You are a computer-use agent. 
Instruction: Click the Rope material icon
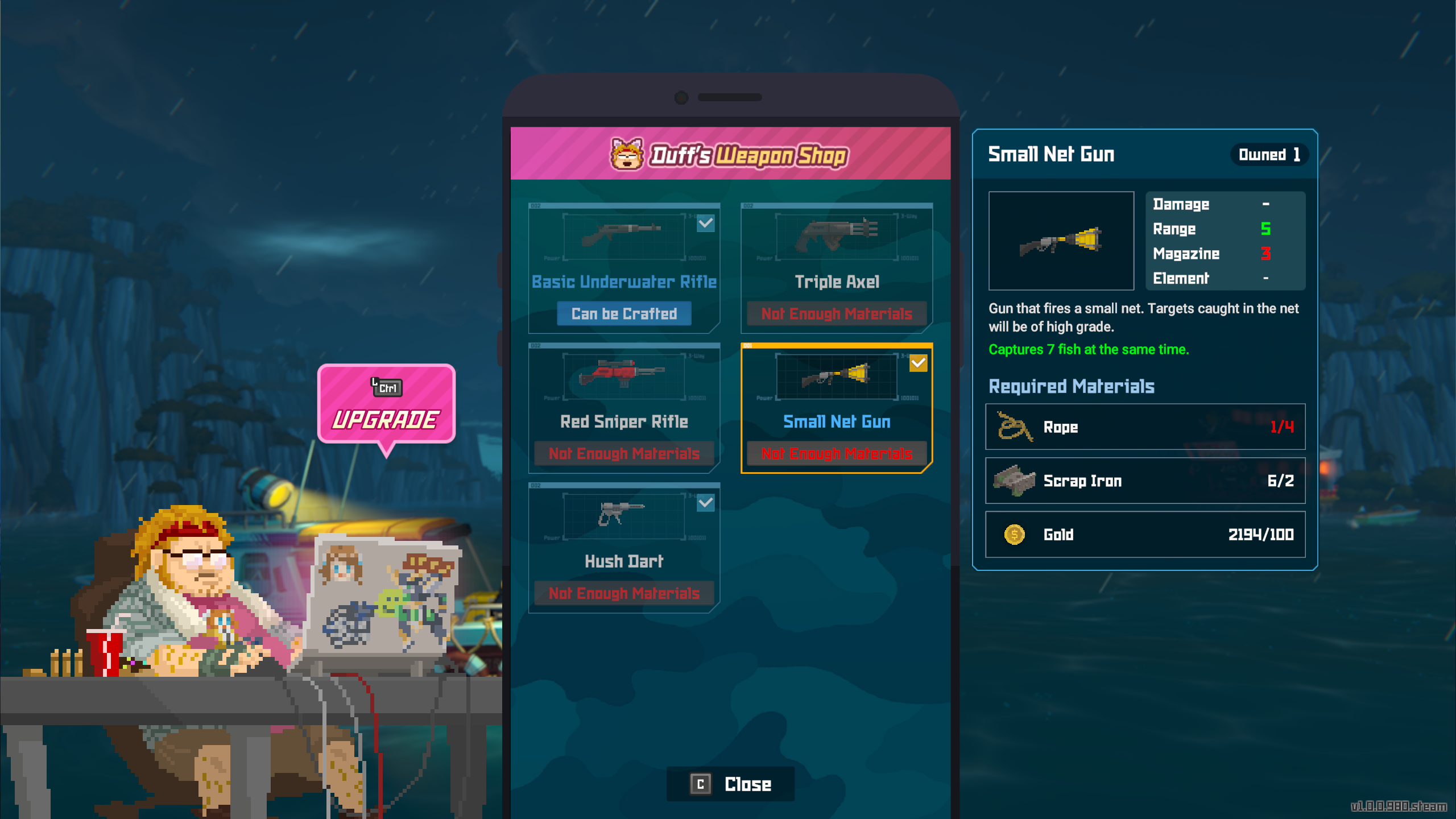point(1014,427)
